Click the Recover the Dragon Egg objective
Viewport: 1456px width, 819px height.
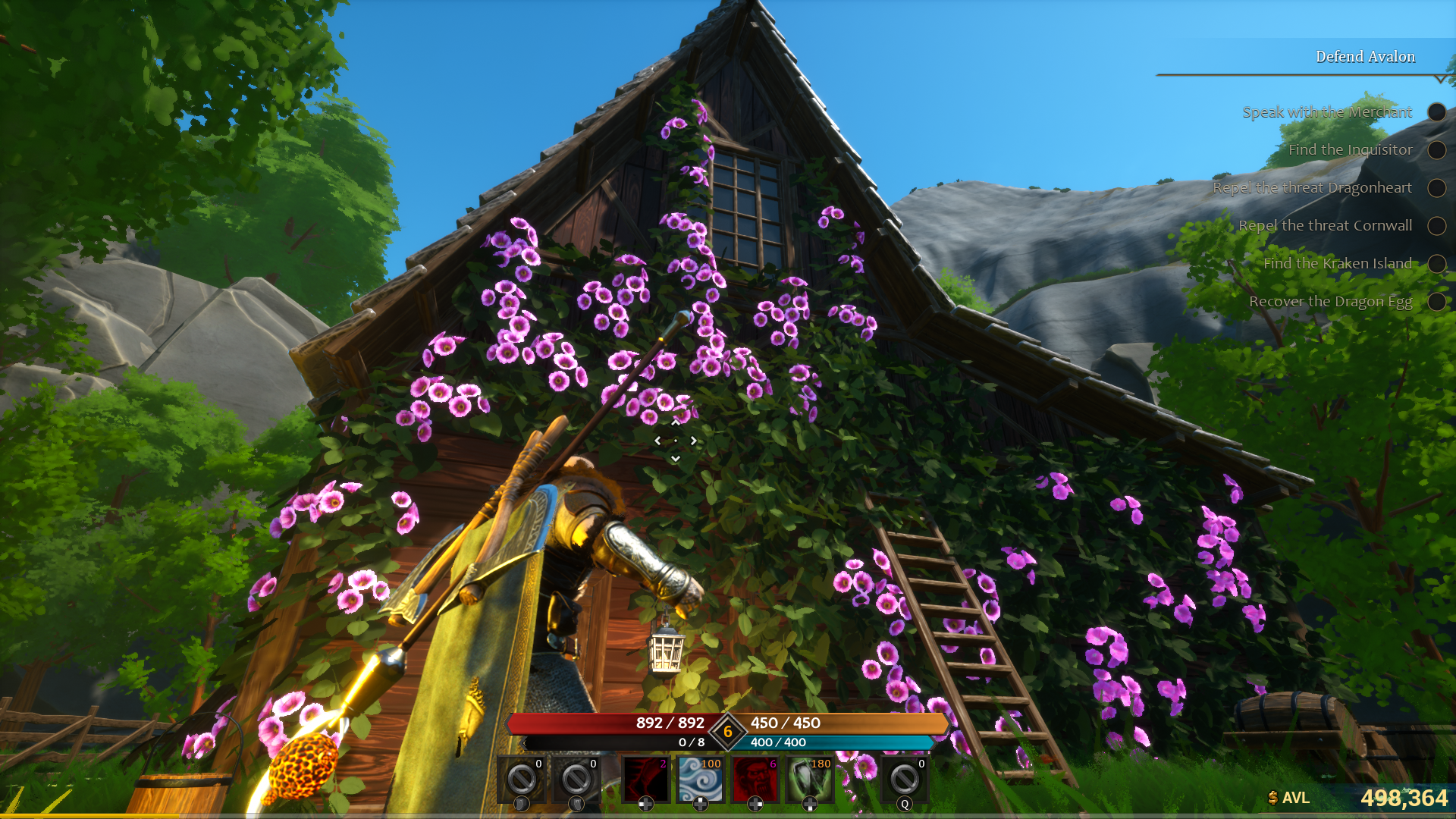(1330, 302)
